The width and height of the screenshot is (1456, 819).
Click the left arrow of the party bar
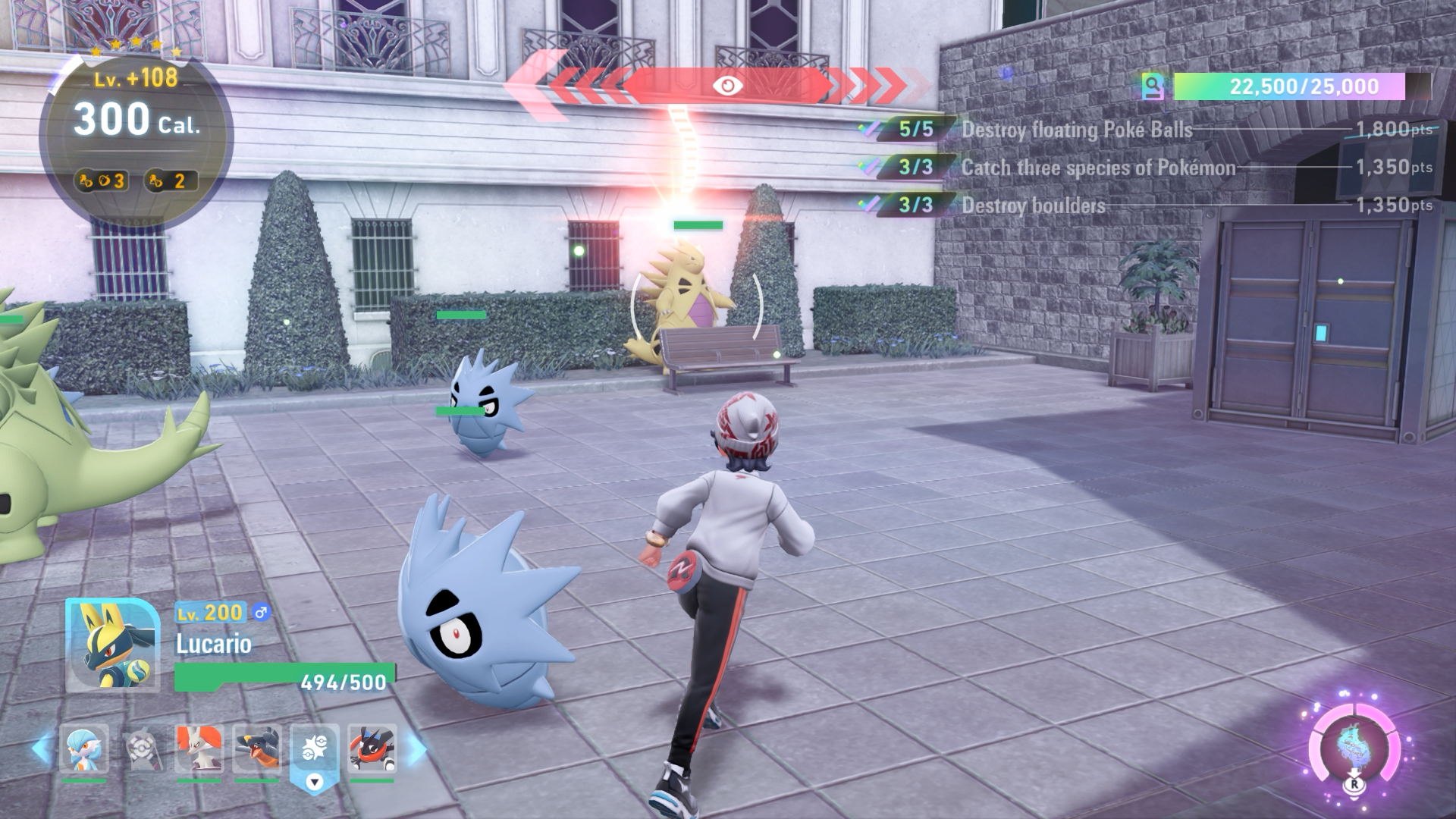tap(42, 749)
